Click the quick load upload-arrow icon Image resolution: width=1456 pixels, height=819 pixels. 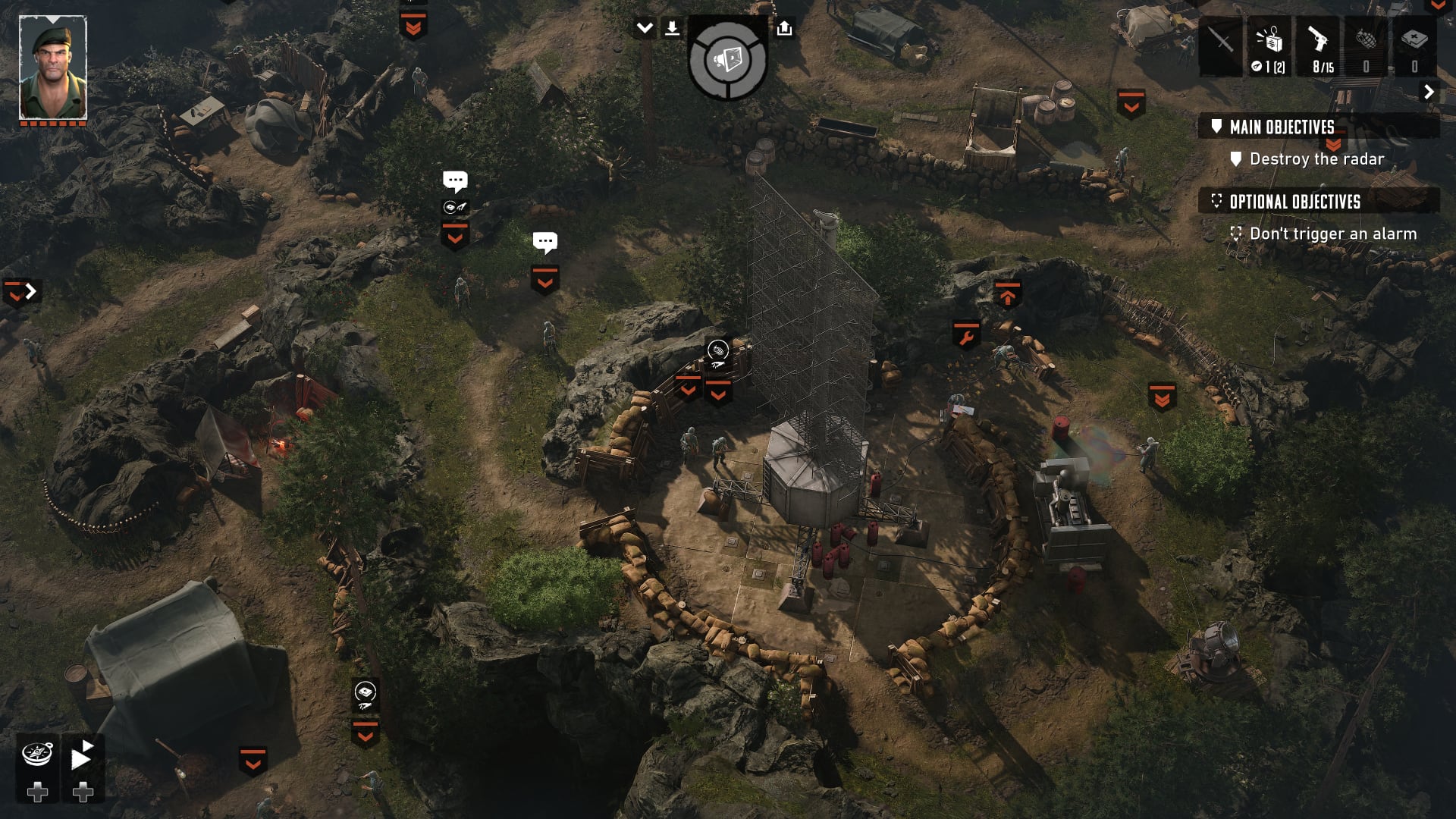pos(784,29)
